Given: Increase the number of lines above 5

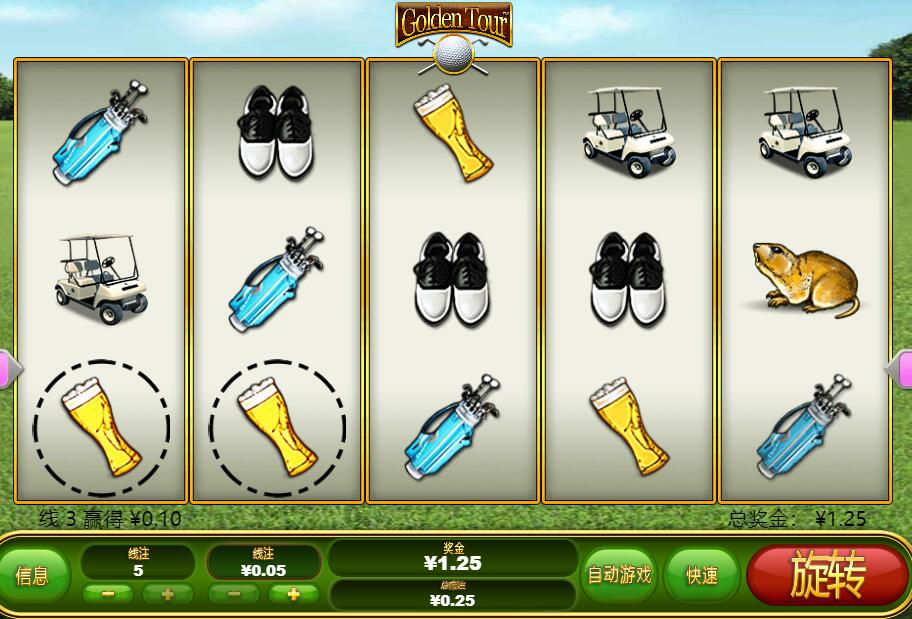Looking at the screenshot, I should (x=167, y=594).
